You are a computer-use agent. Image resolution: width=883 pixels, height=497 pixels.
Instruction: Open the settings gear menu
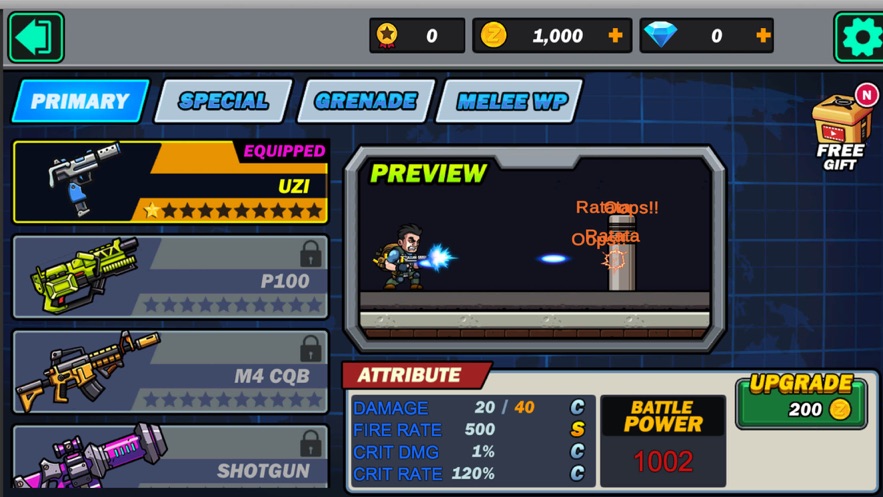(x=859, y=38)
